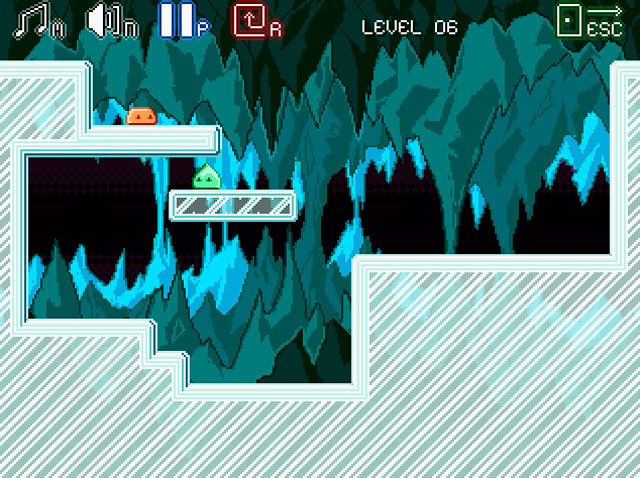Restart the level with the red restart icon

point(250,21)
